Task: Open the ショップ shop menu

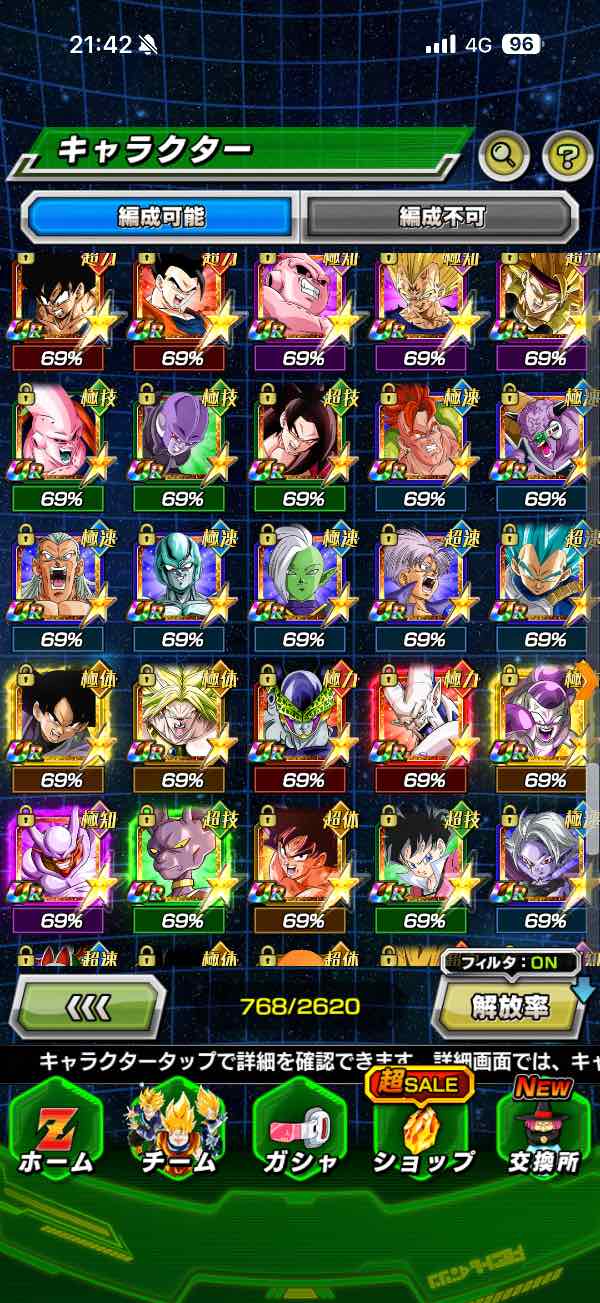Action: coord(421,1130)
